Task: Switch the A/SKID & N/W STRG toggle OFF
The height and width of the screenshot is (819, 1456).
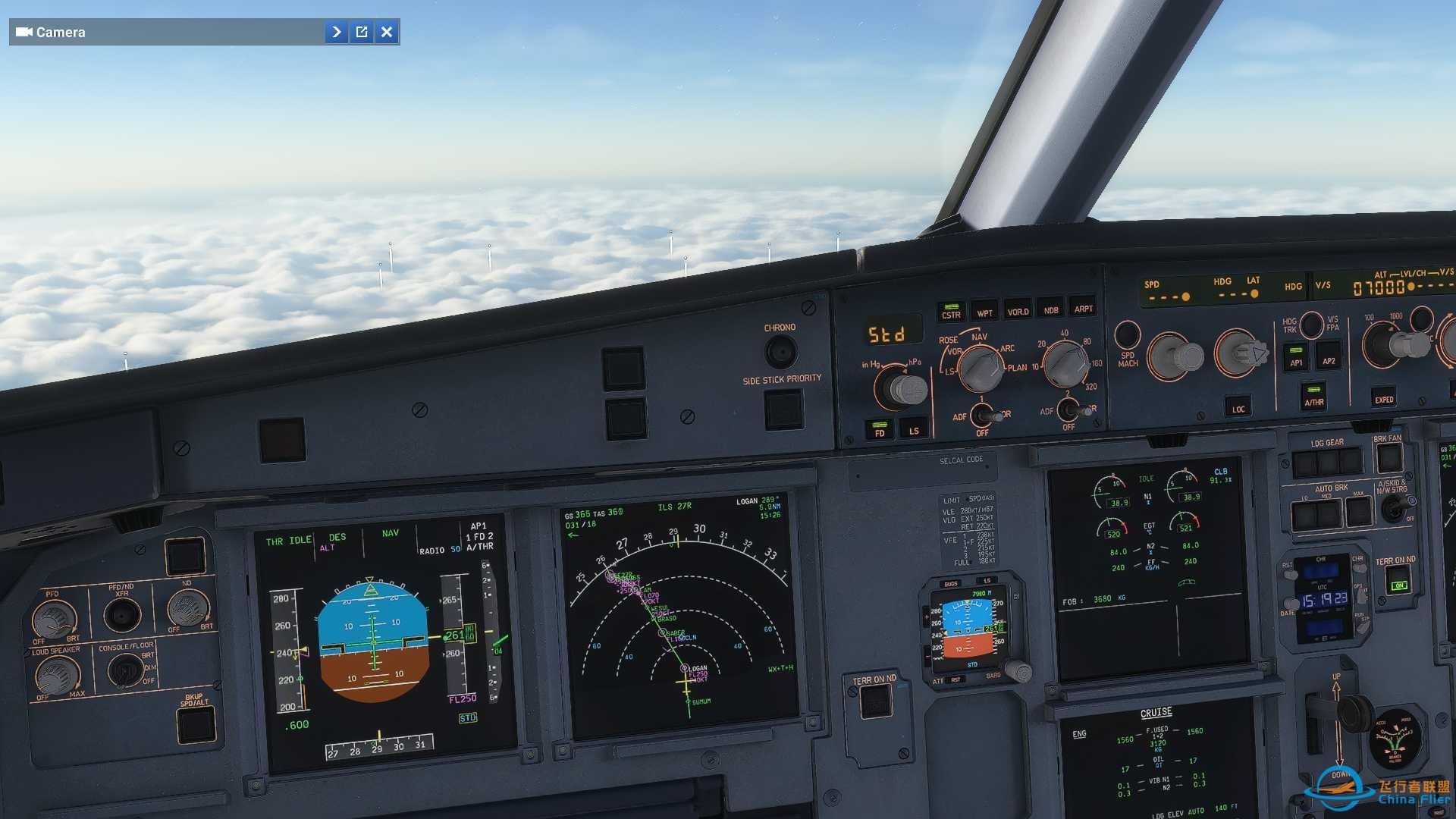Action: pos(1396,508)
